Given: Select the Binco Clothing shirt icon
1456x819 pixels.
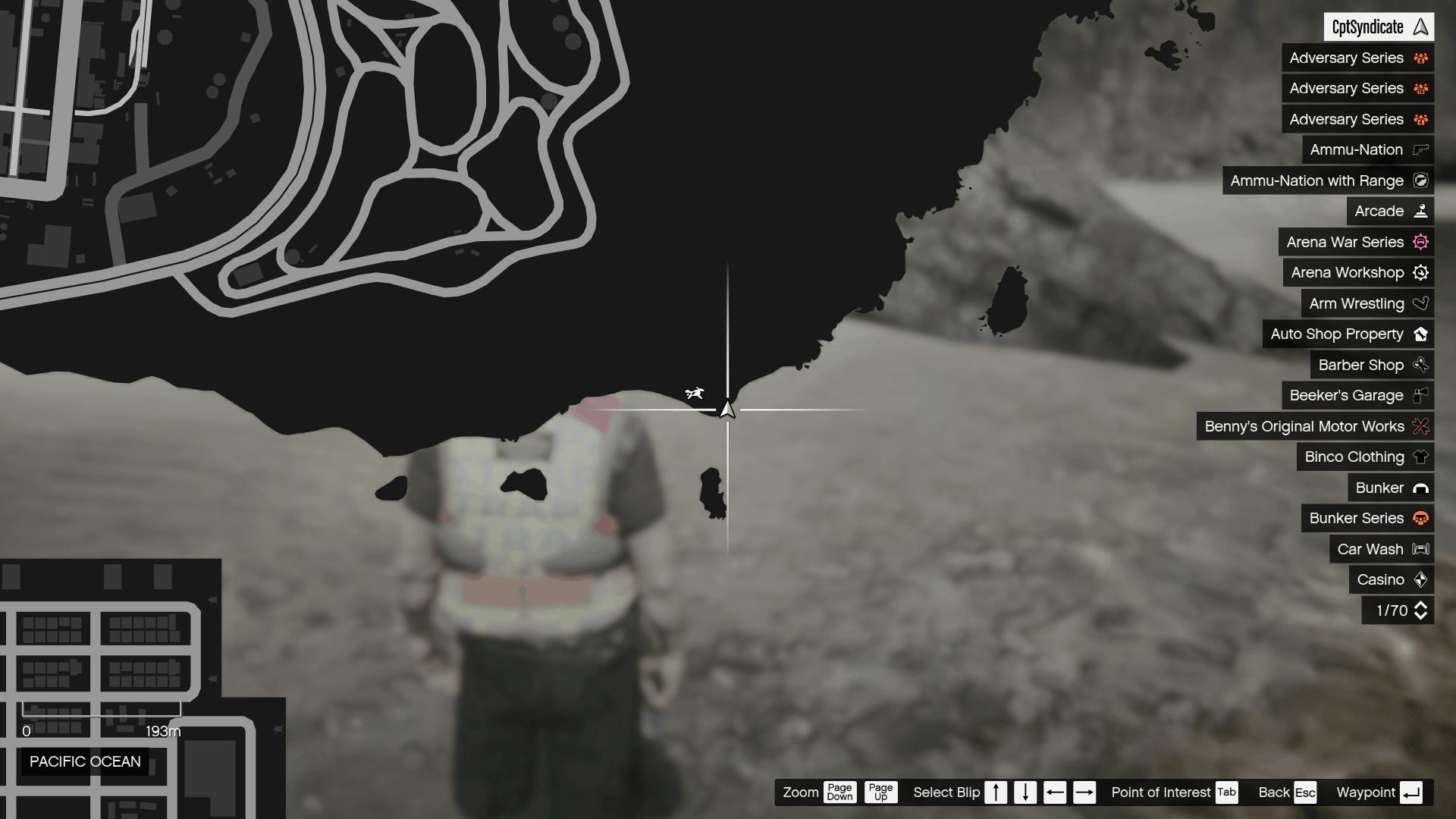Looking at the screenshot, I should coord(1421,457).
